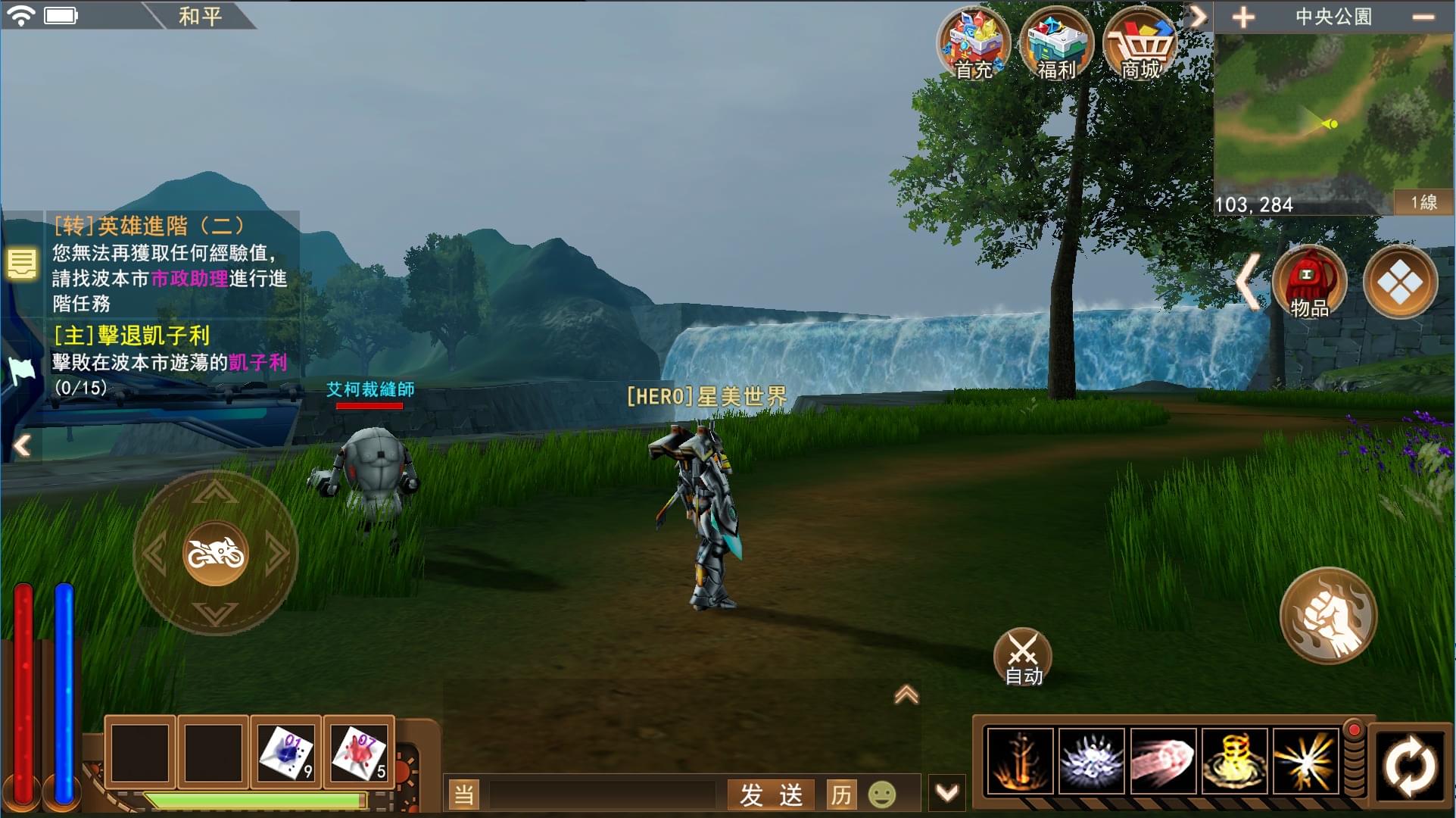This screenshot has width=1456, height=818.
Task: Click the motorcycle mount button
Action: [216, 554]
